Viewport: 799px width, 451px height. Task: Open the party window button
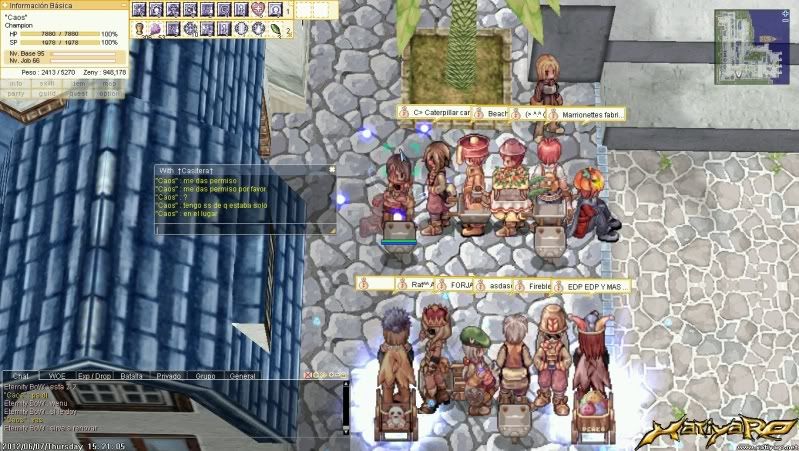pos(16,94)
